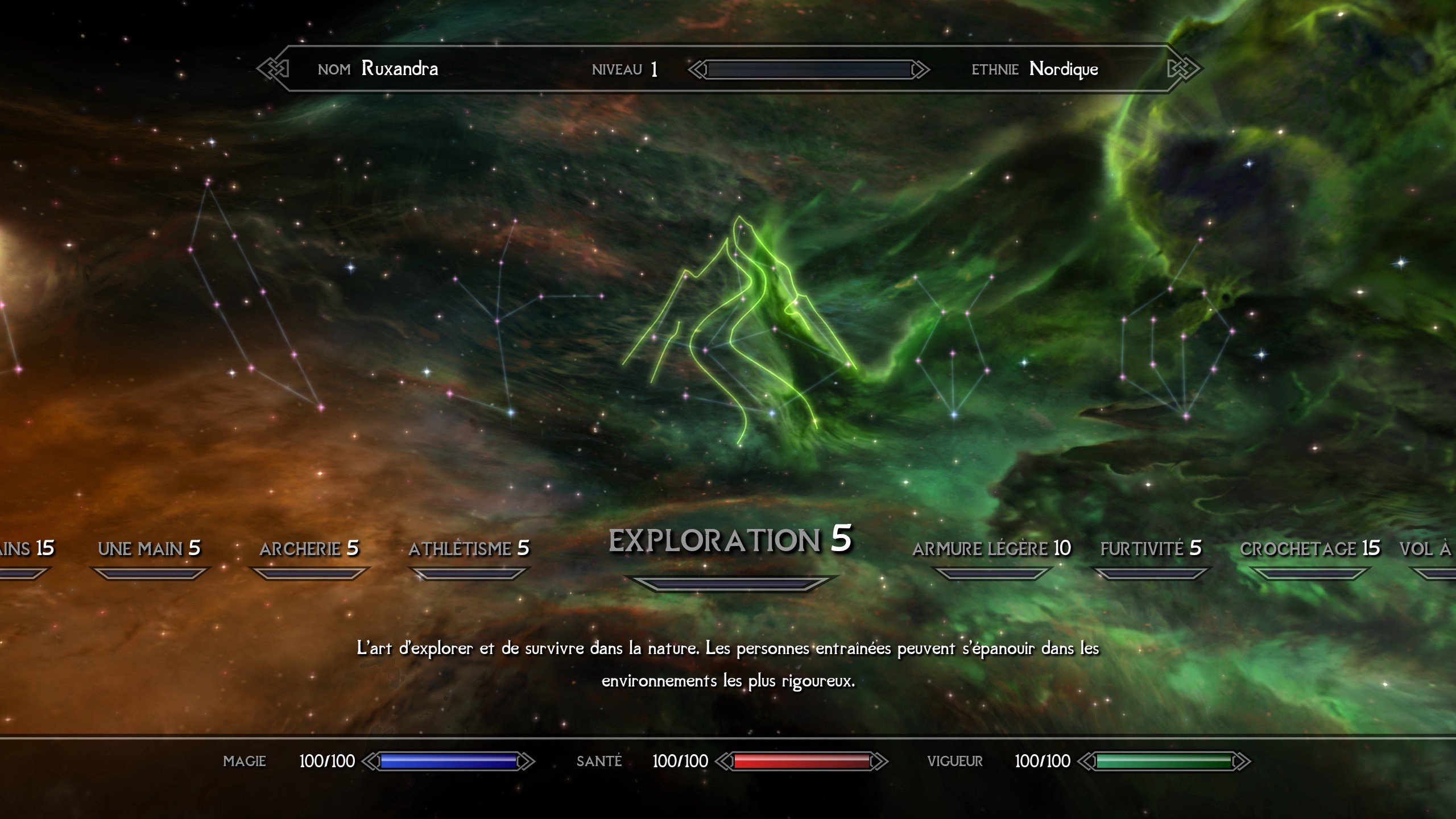Switch to the Furtivité skill

click(1151, 548)
